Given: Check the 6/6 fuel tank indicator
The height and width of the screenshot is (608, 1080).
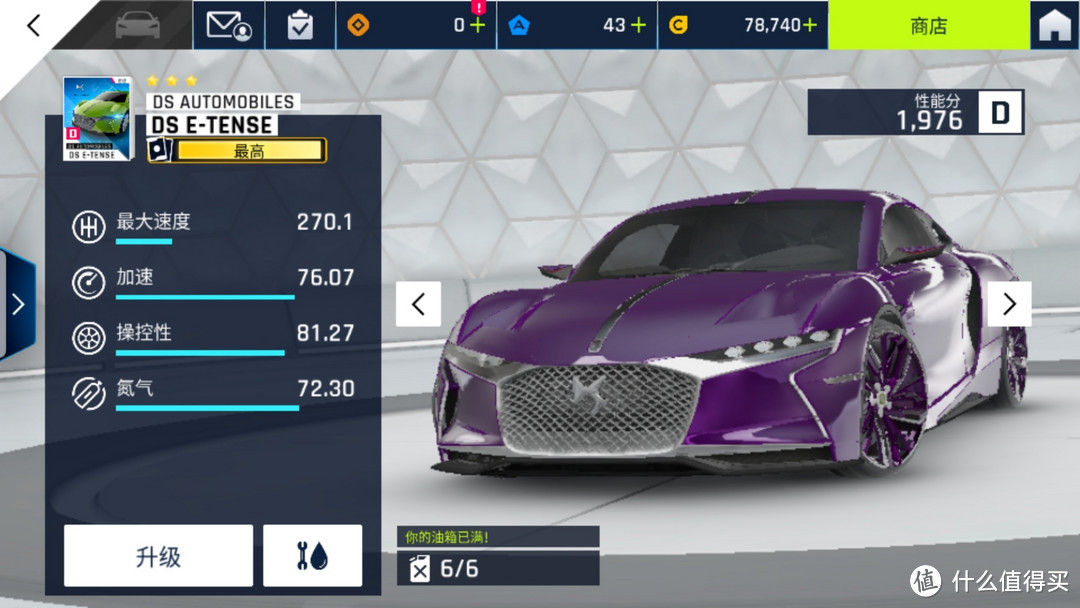Looking at the screenshot, I should pos(498,568).
